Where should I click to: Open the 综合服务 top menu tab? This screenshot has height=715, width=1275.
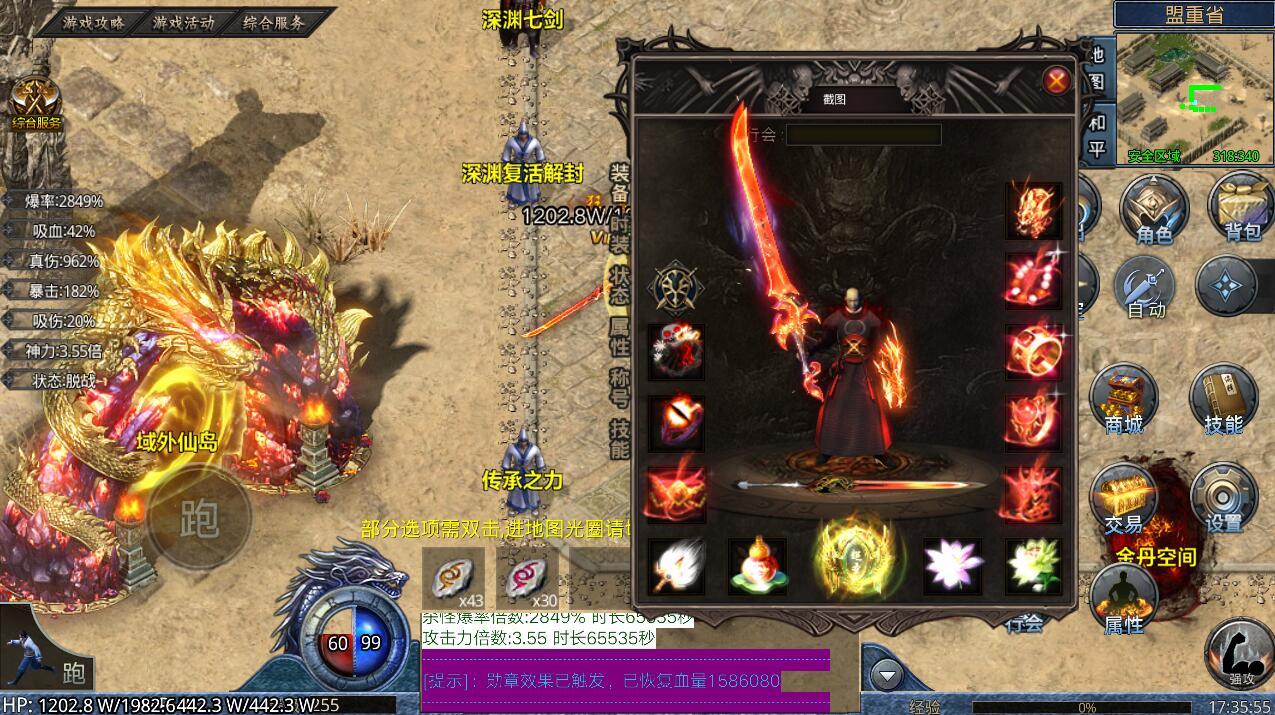(273, 22)
